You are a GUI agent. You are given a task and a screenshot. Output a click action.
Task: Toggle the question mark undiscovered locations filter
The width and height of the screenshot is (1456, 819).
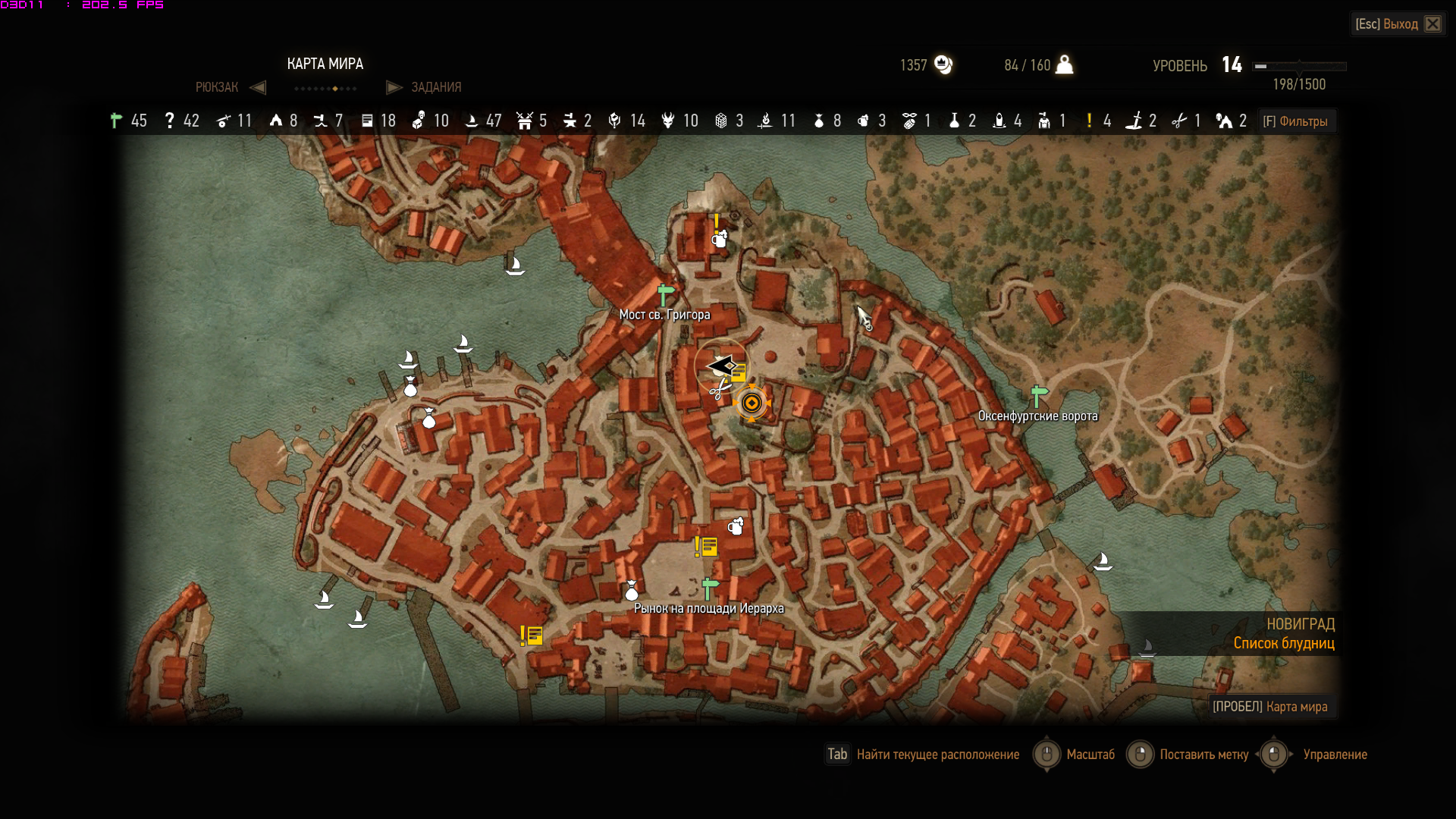click(170, 121)
